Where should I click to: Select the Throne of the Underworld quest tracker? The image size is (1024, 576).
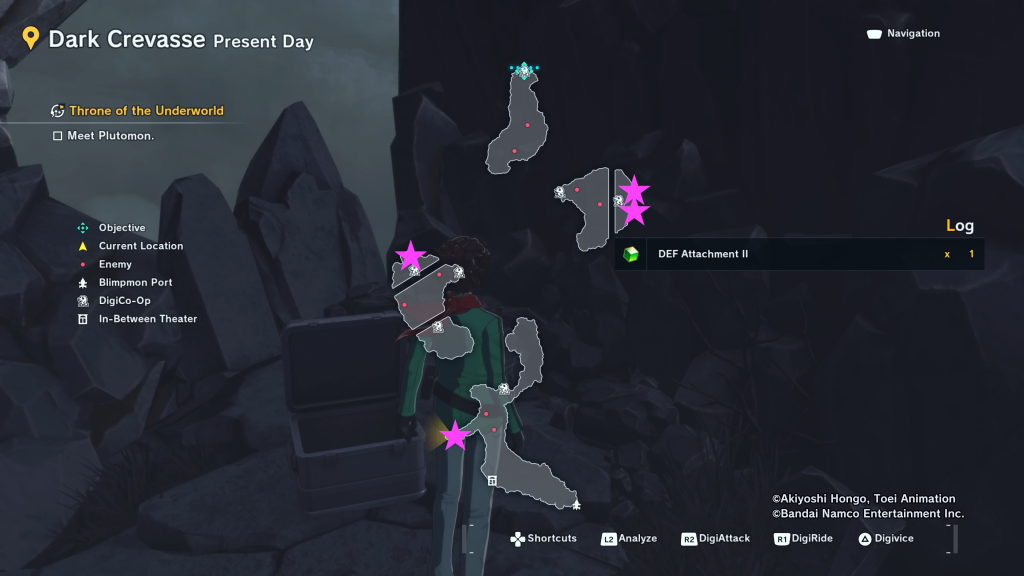tap(145, 111)
